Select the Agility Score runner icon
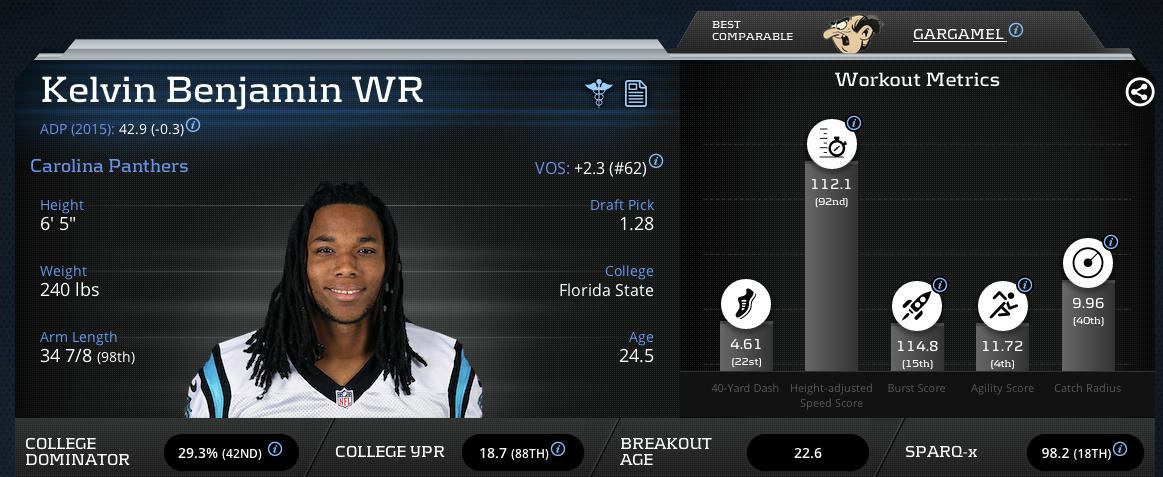 [1002, 303]
